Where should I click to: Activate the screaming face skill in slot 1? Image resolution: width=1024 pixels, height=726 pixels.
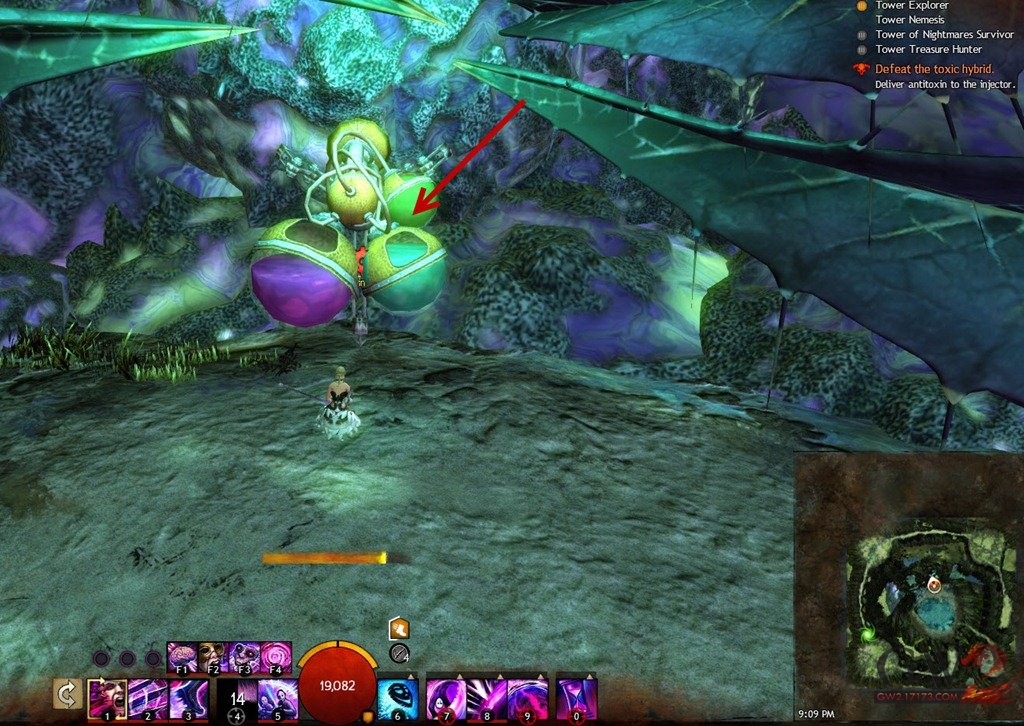(x=106, y=697)
